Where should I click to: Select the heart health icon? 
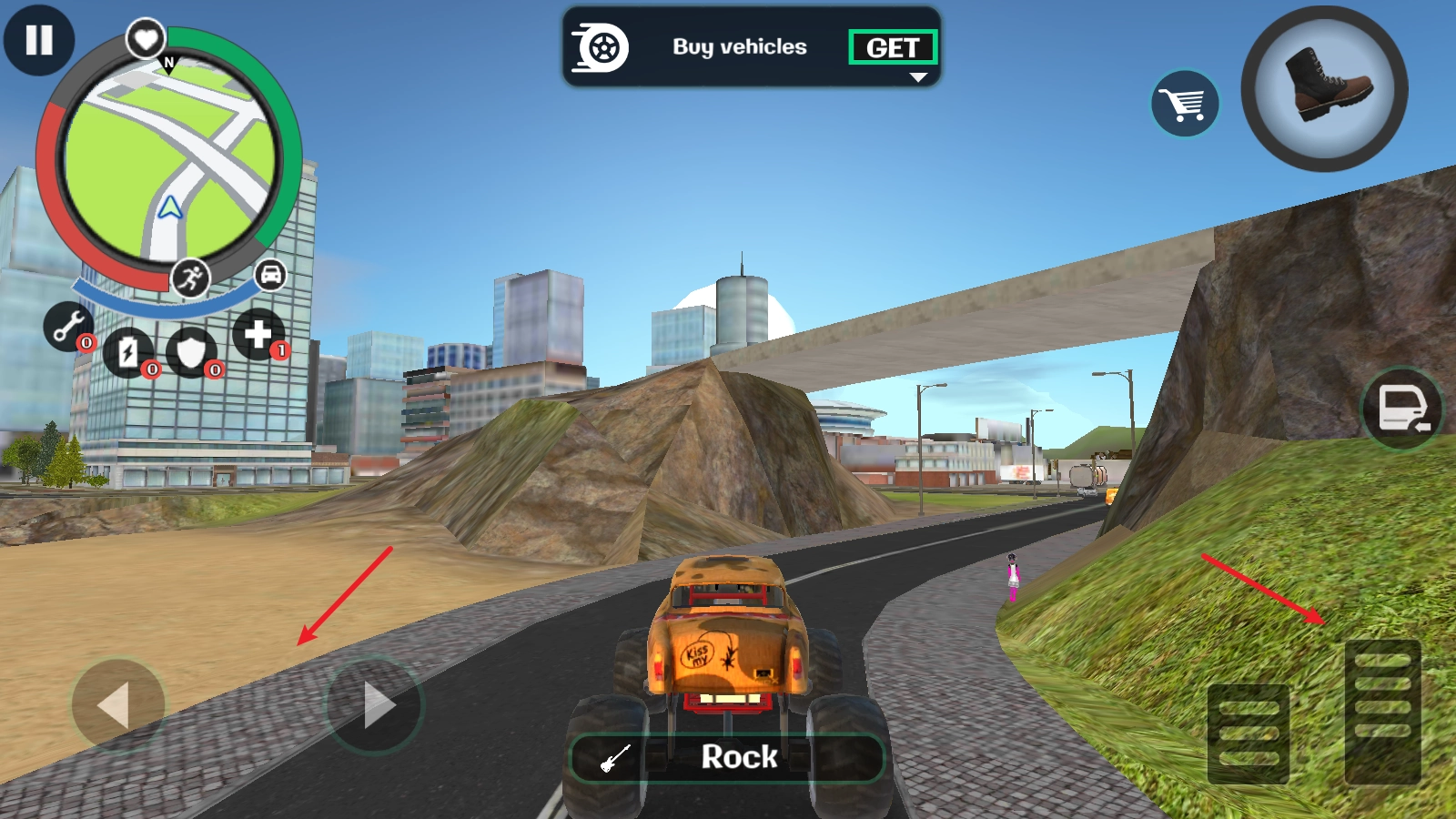pyautogui.click(x=146, y=39)
